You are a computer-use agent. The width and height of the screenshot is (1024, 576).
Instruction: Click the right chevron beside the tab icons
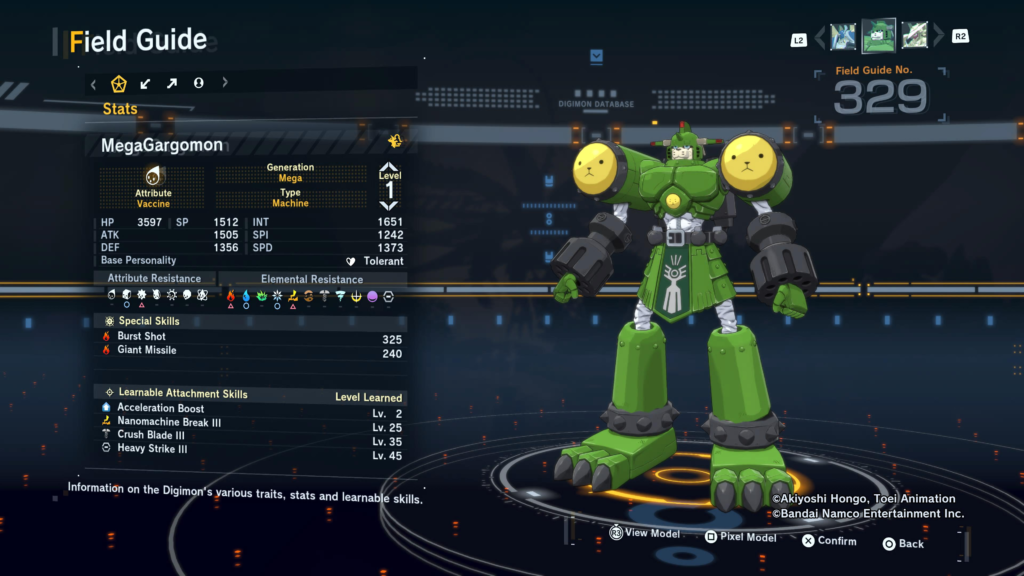tap(225, 83)
